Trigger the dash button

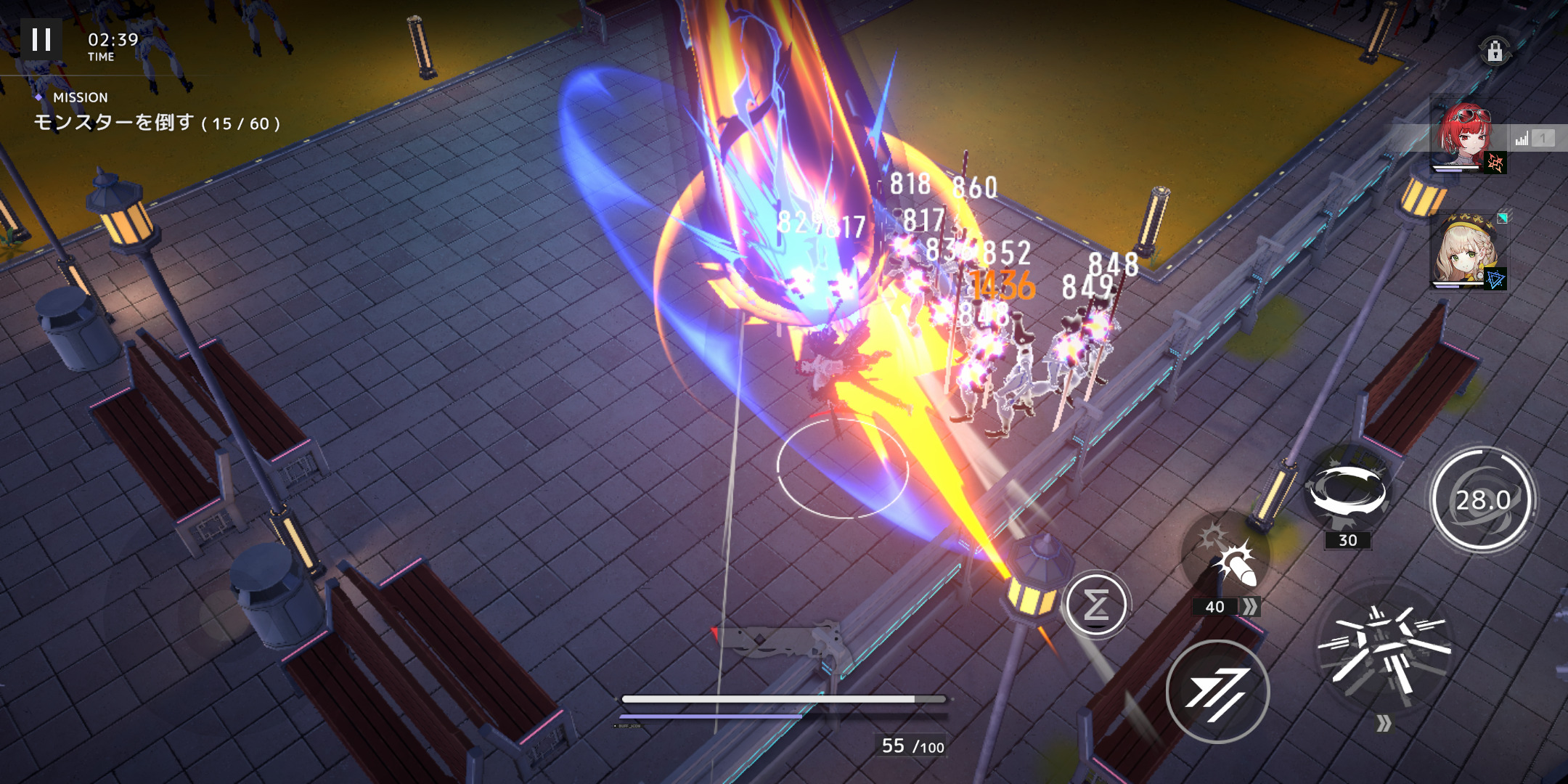click(x=1217, y=691)
